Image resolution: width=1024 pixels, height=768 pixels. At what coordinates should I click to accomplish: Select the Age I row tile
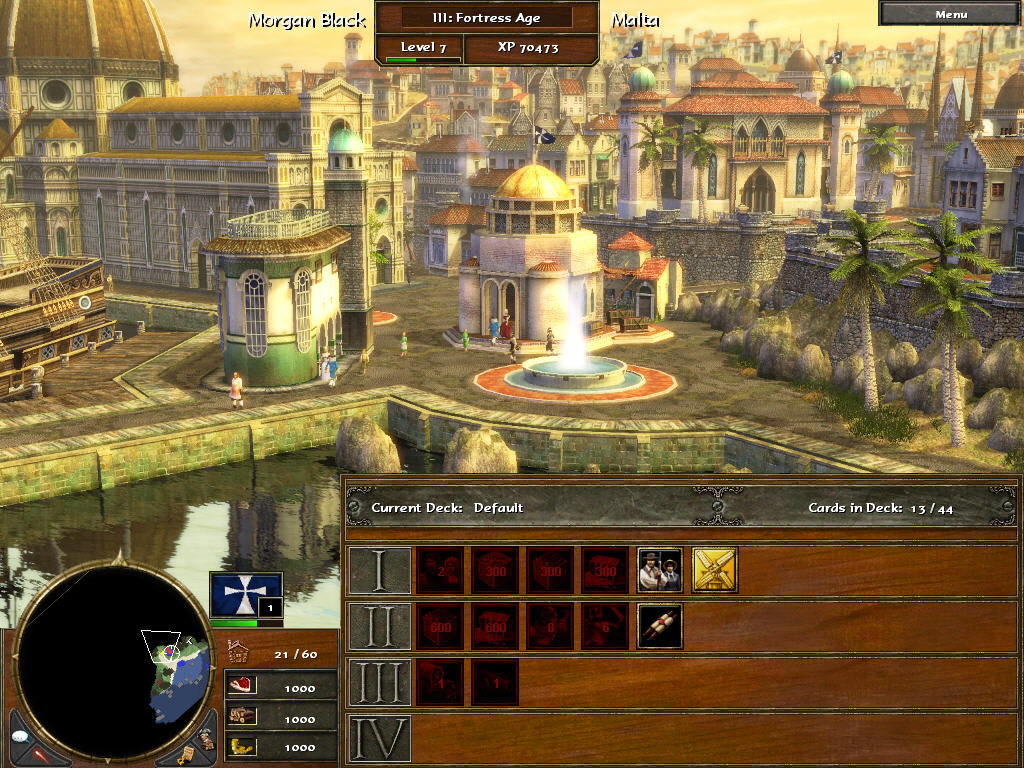379,570
